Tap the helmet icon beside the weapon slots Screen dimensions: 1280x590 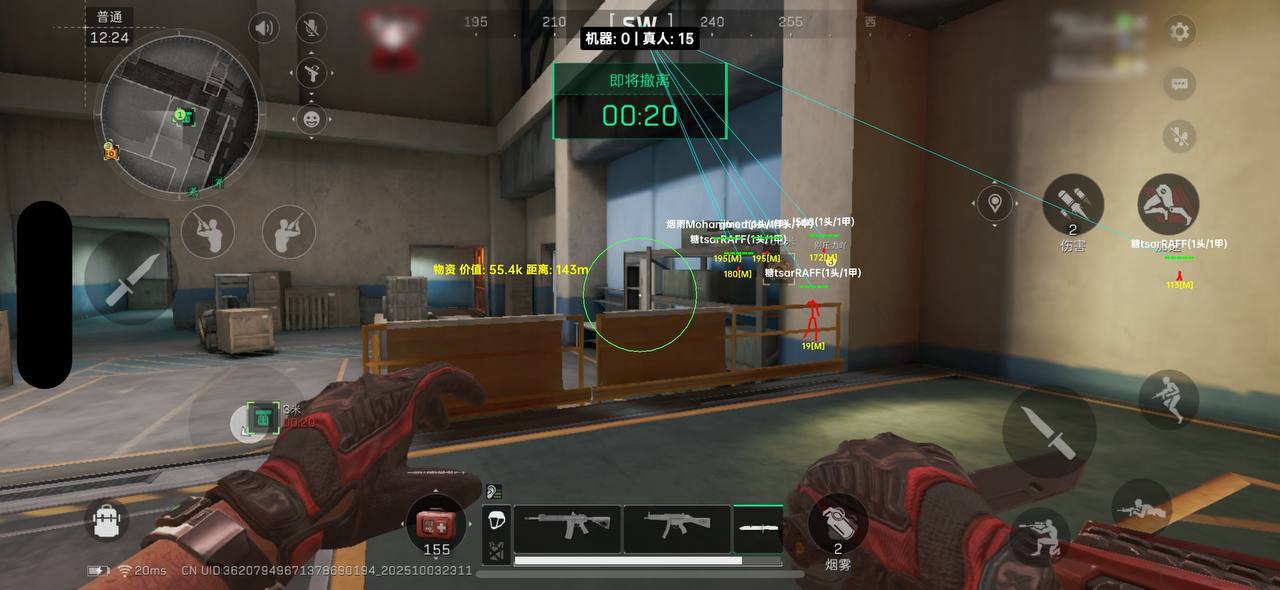(497, 519)
